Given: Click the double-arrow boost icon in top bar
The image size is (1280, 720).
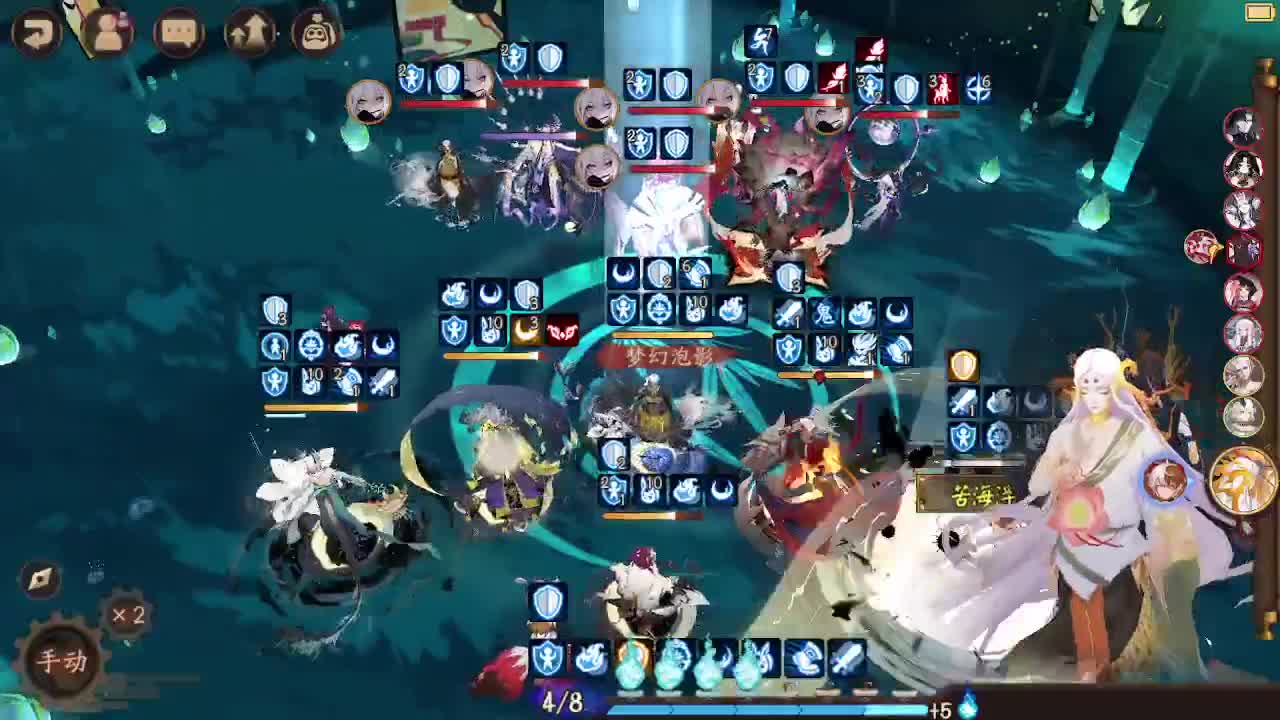Looking at the screenshot, I should (250, 30).
